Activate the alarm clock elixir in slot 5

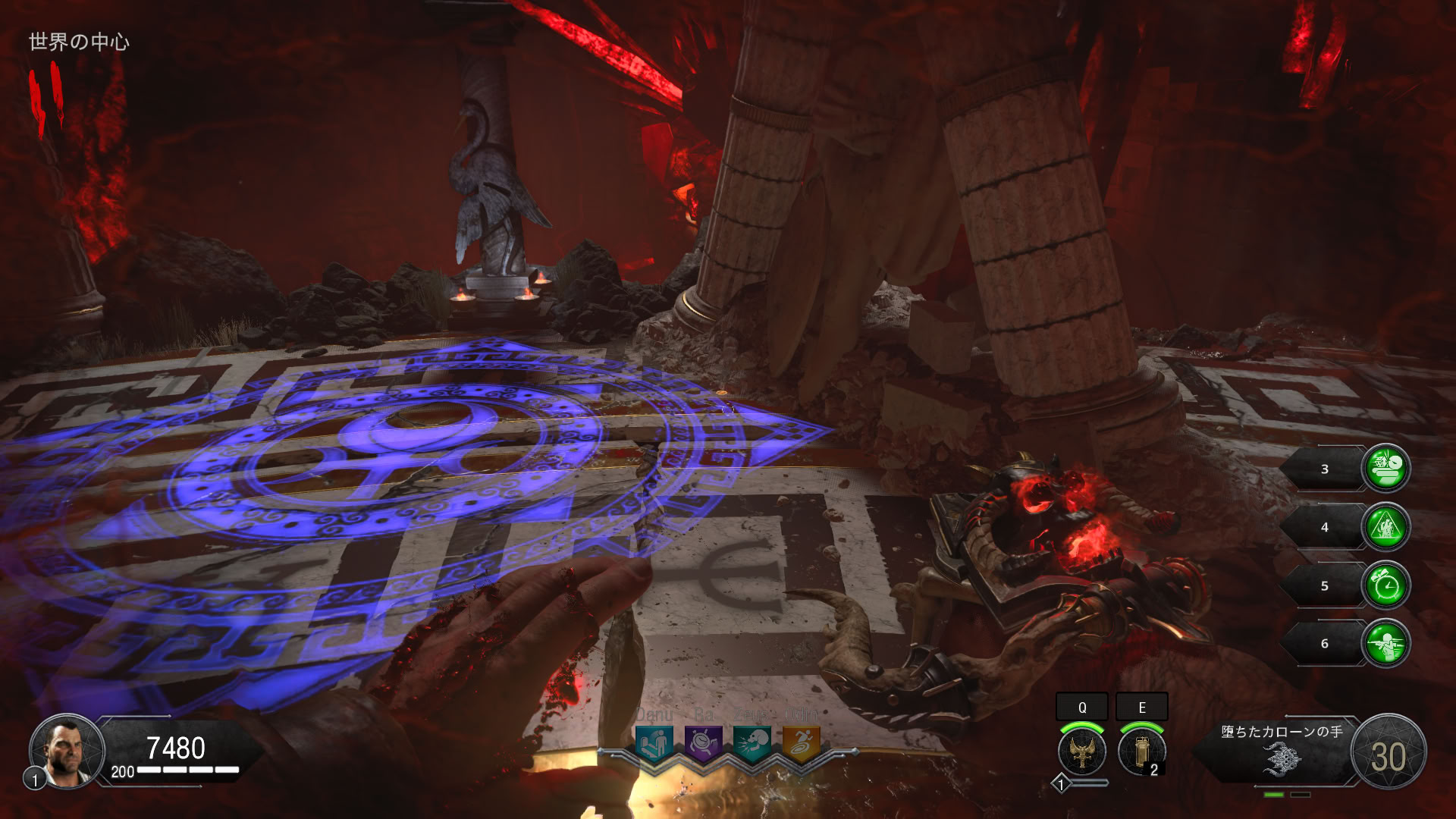tap(1386, 585)
